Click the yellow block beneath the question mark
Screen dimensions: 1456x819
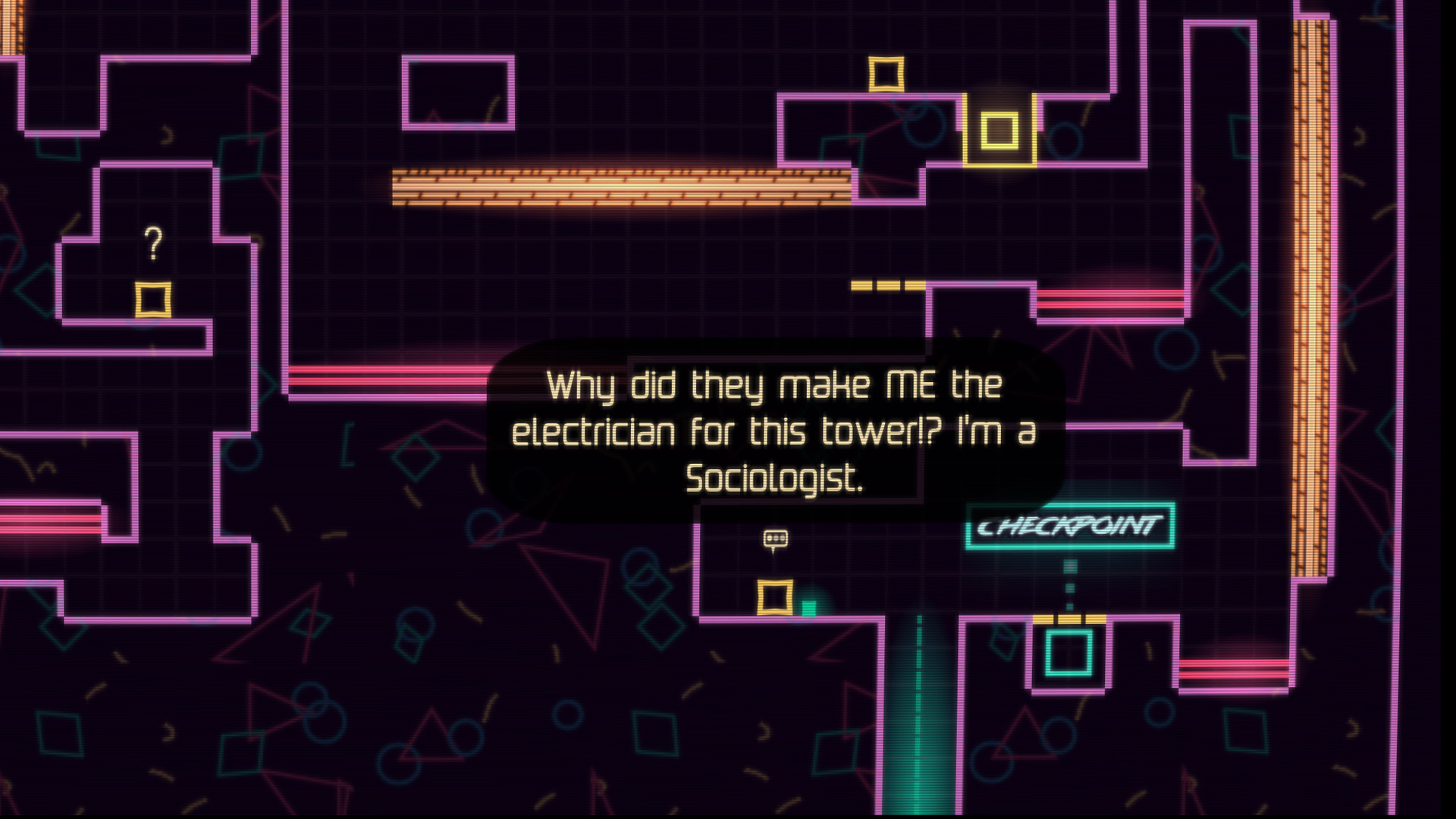(154, 296)
